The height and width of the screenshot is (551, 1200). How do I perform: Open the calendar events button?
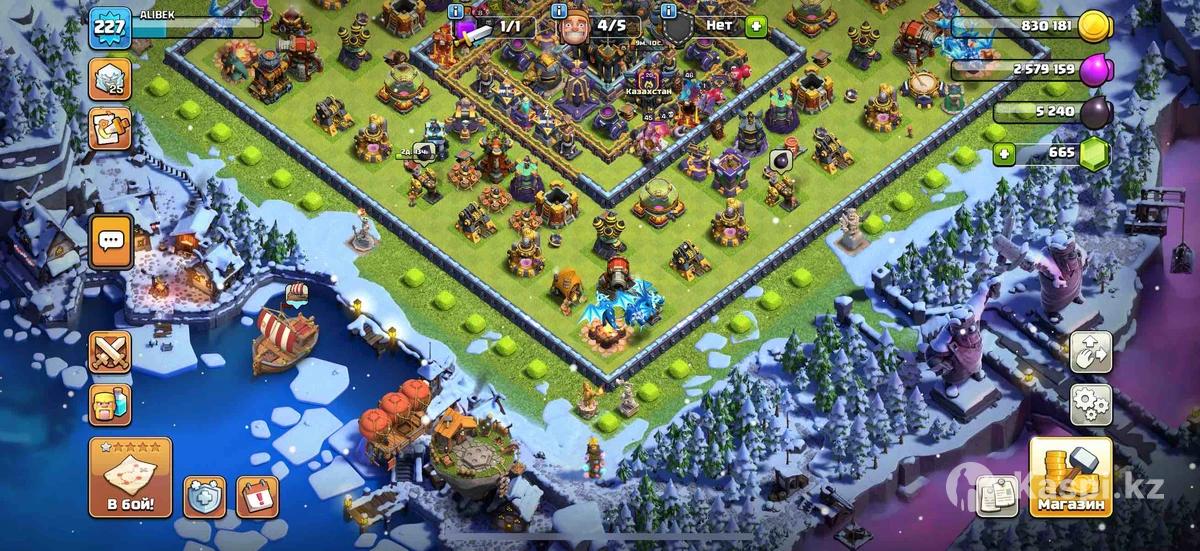click(257, 496)
